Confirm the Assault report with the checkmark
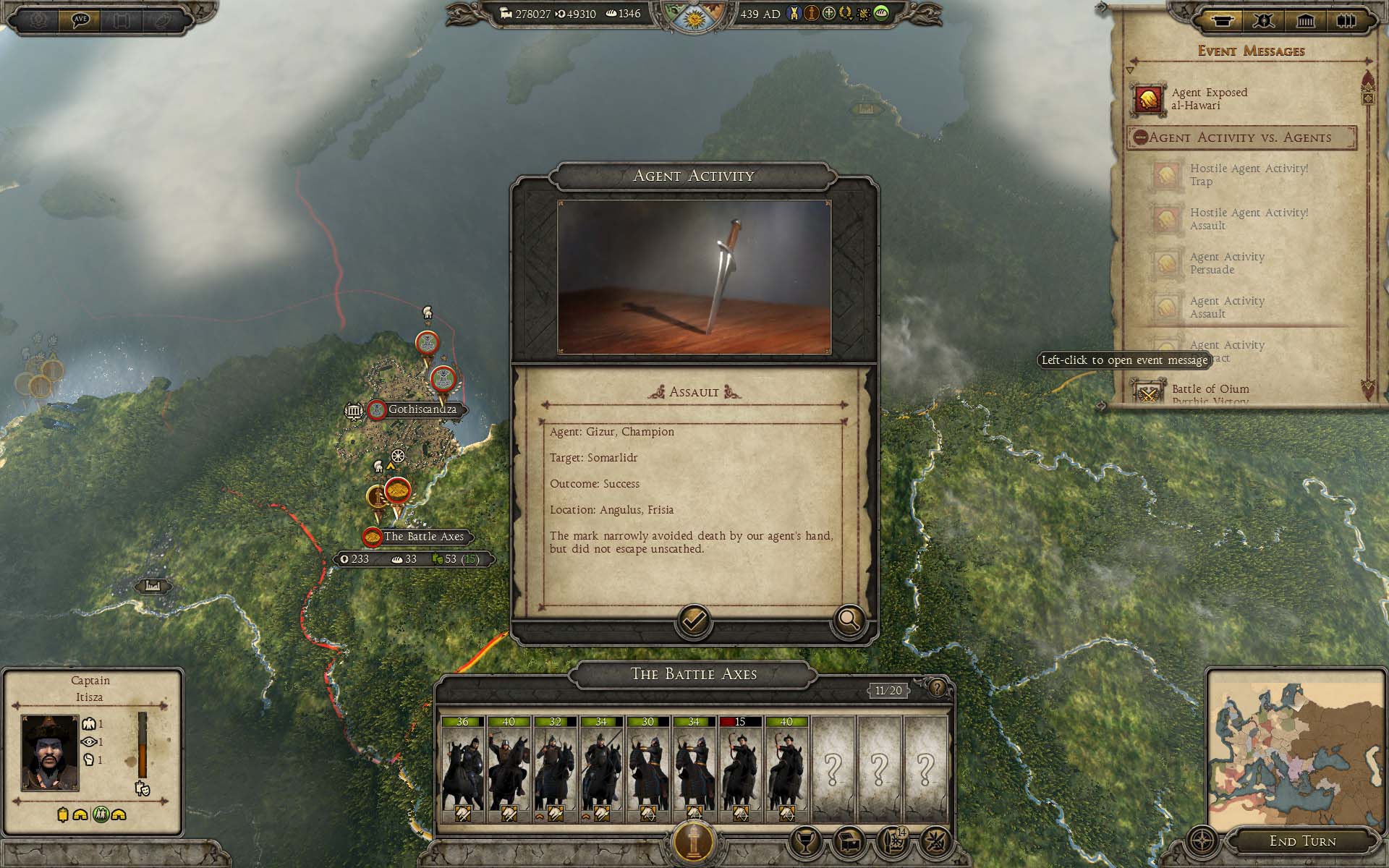The width and height of the screenshot is (1389, 868). pyautogui.click(x=694, y=621)
